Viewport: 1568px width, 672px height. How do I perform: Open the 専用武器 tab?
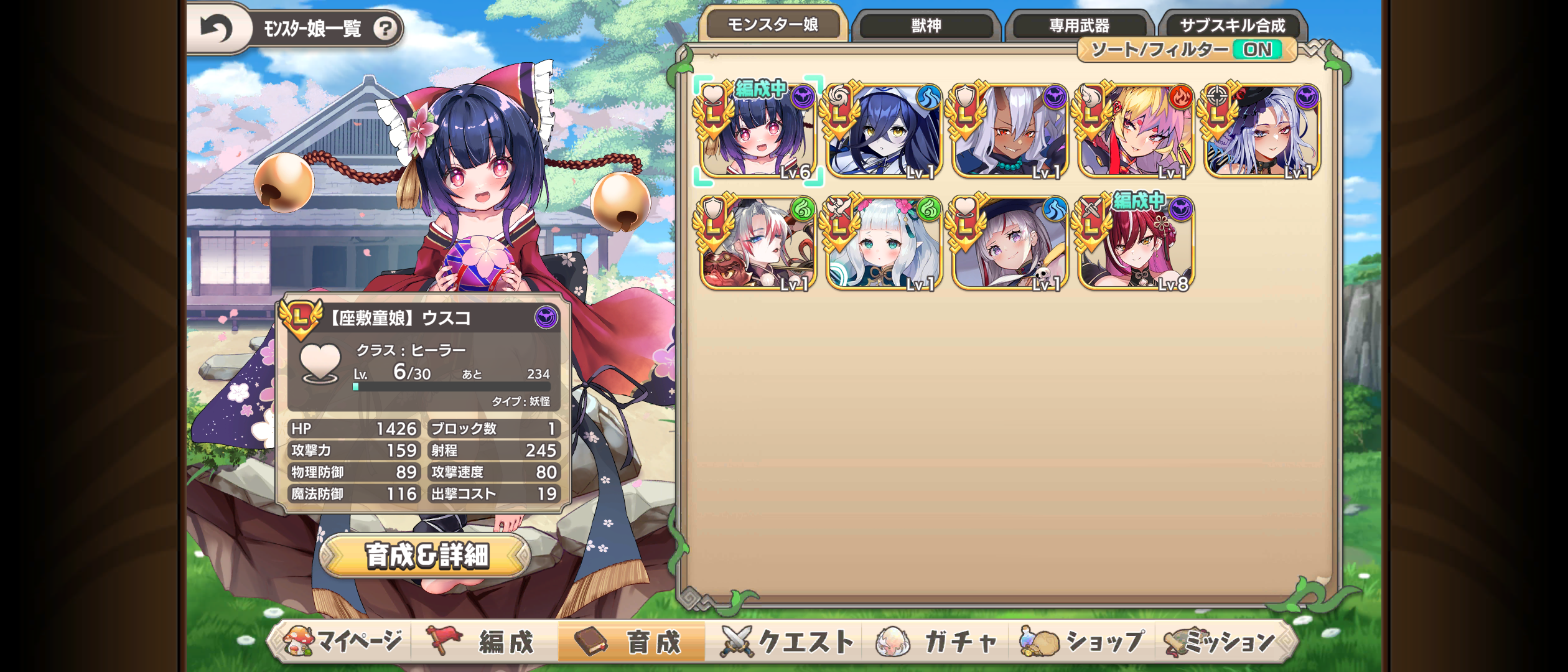click(x=1079, y=26)
